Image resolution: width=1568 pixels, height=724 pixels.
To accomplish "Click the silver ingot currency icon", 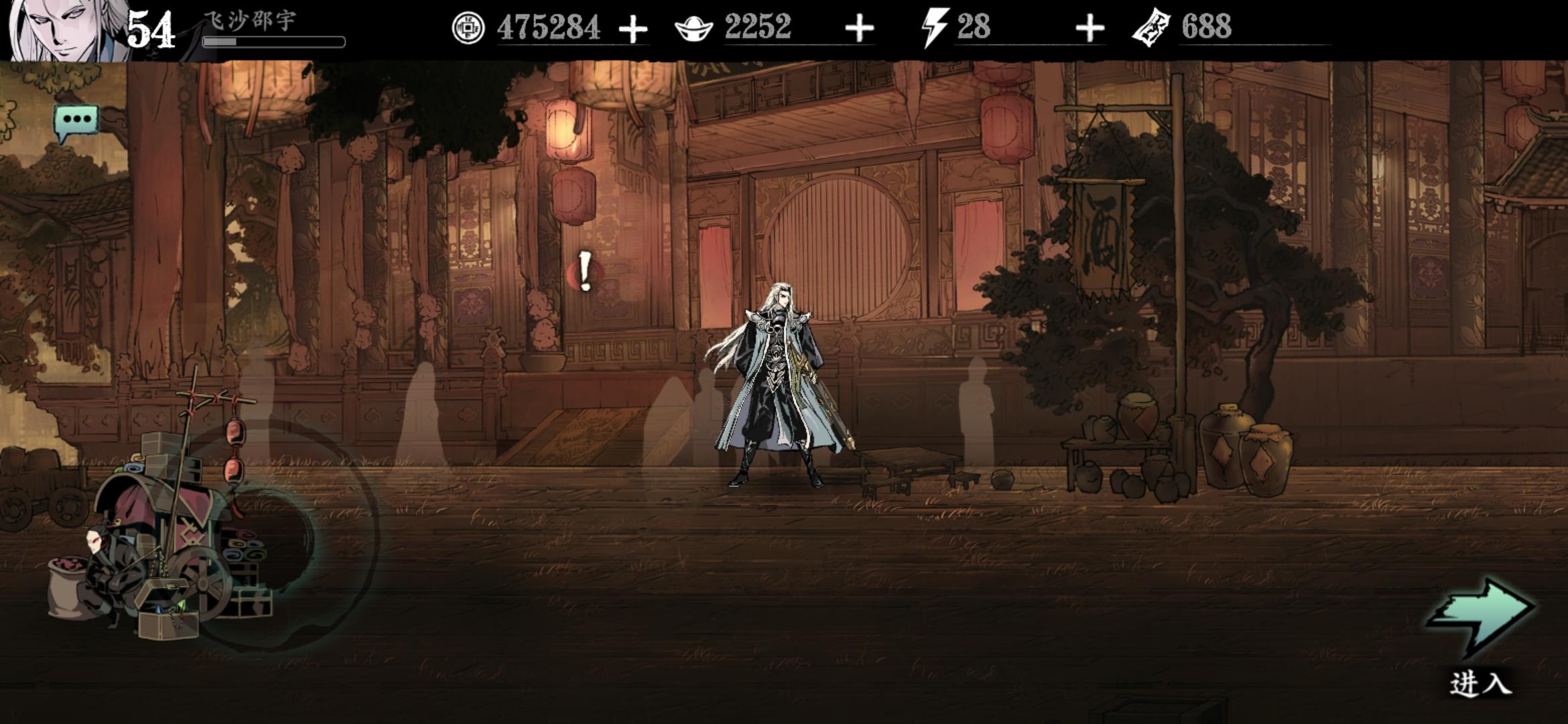I will tap(692, 28).
